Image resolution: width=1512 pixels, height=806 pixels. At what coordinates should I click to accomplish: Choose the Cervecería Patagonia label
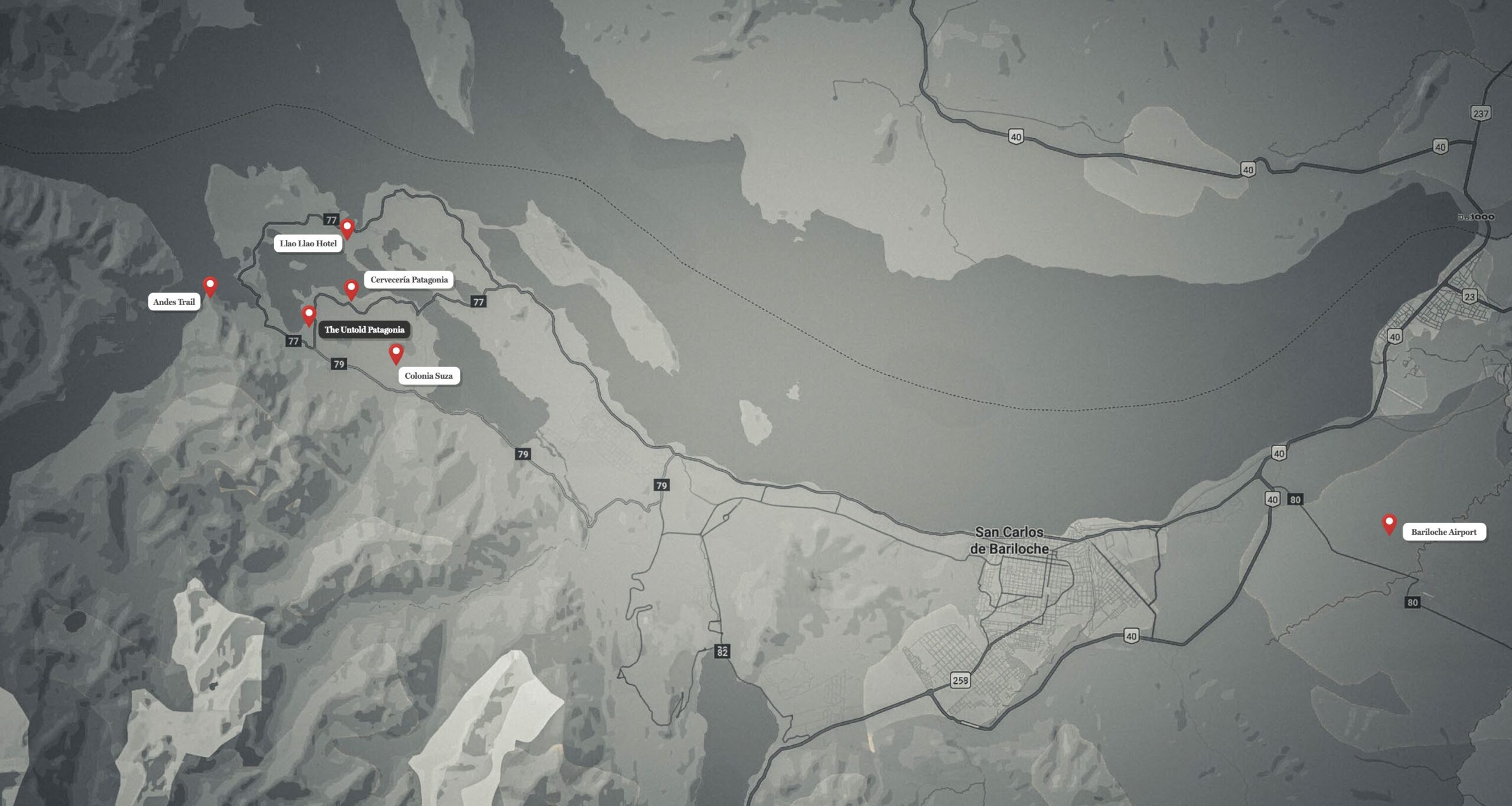tap(409, 279)
